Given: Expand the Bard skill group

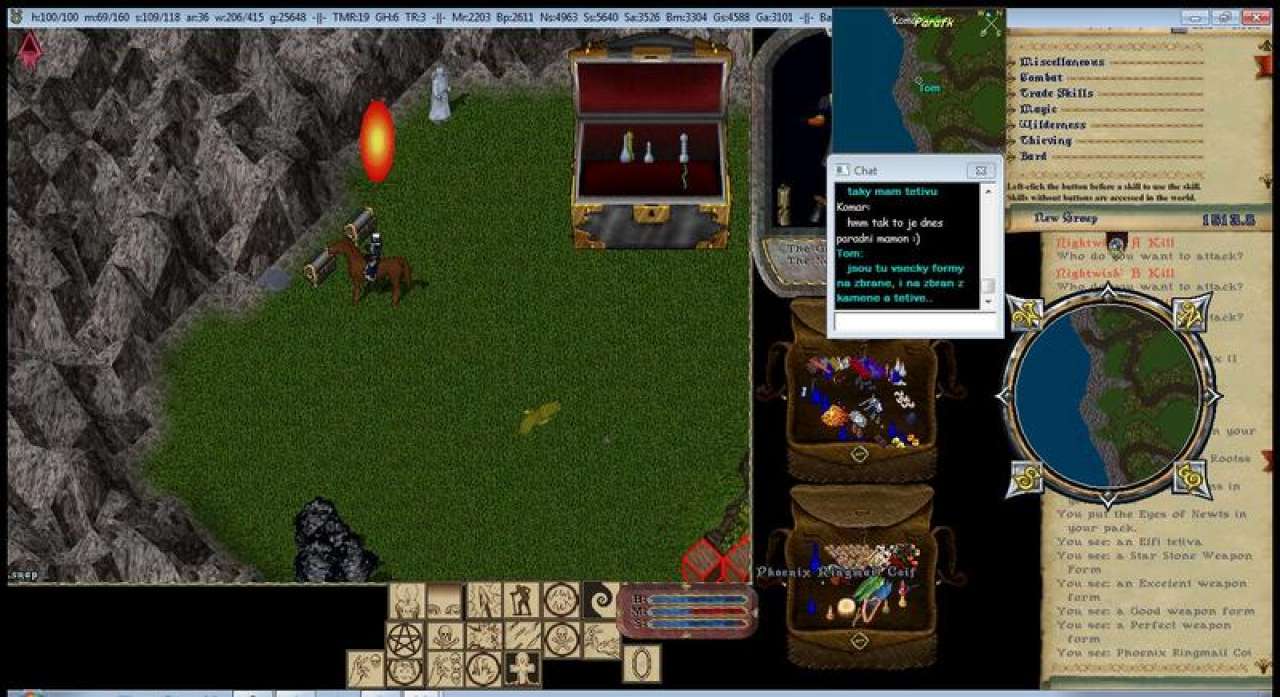Looking at the screenshot, I should tap(1033, 157).
